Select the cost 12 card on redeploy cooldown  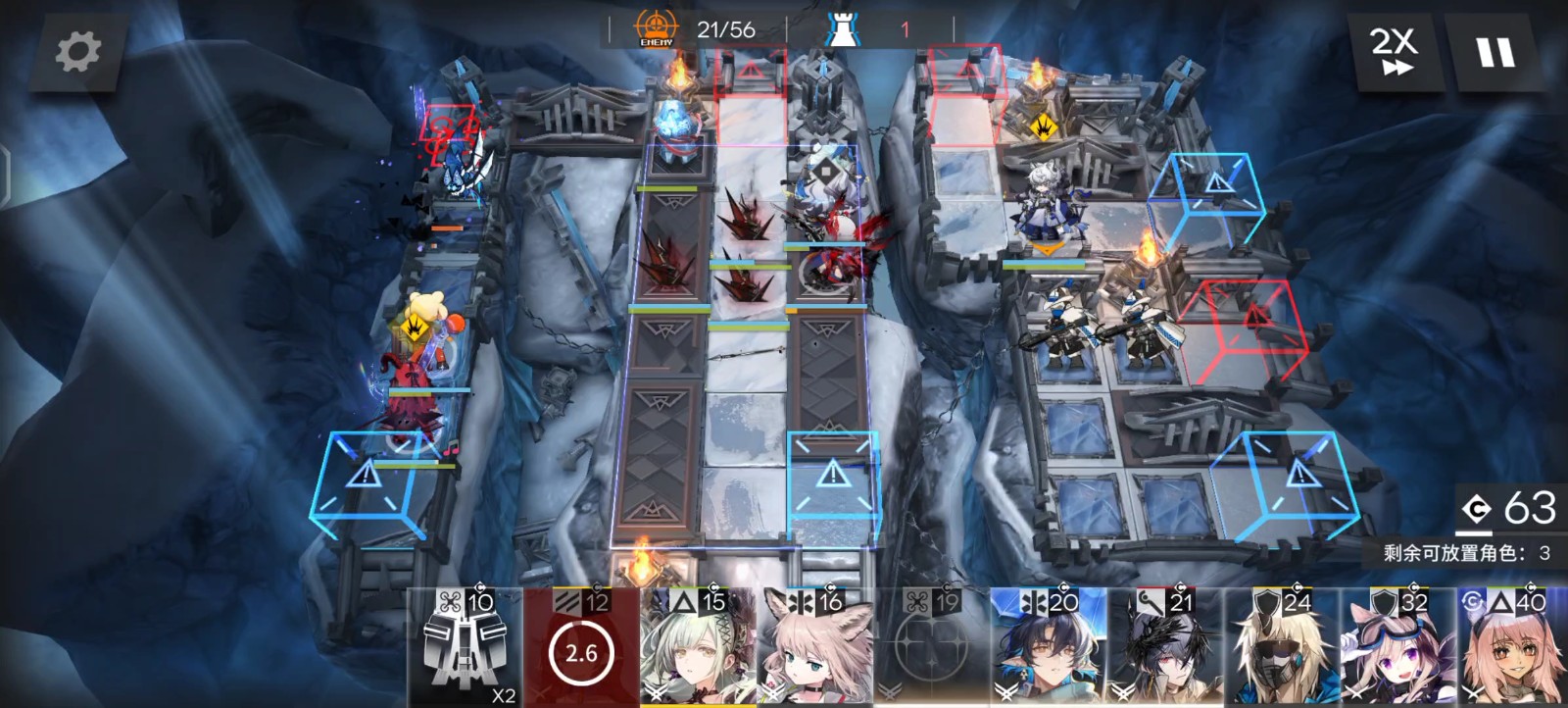[x=581, y=649]
